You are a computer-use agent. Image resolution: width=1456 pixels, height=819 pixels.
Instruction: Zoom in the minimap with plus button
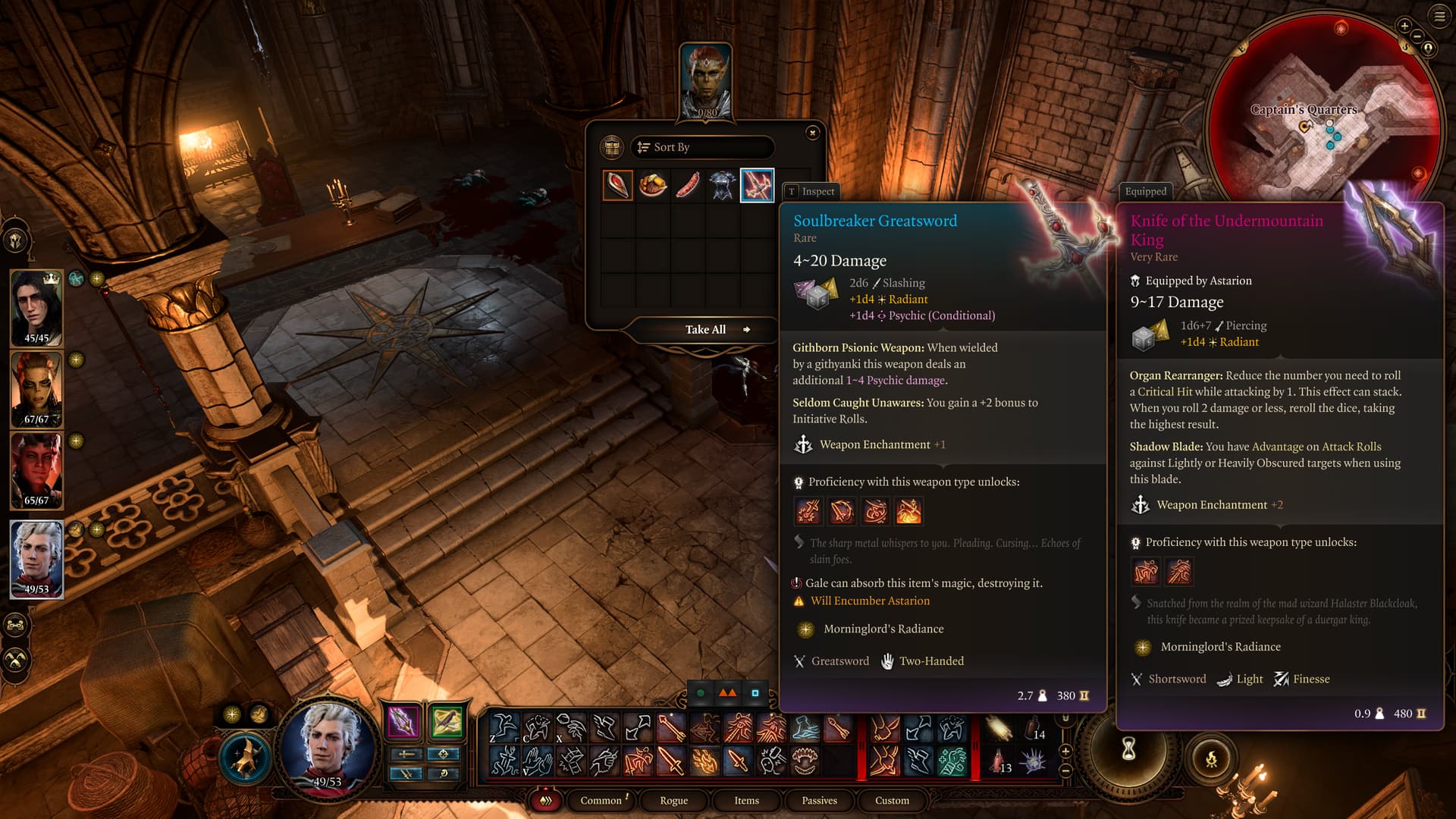[1404, 26]
